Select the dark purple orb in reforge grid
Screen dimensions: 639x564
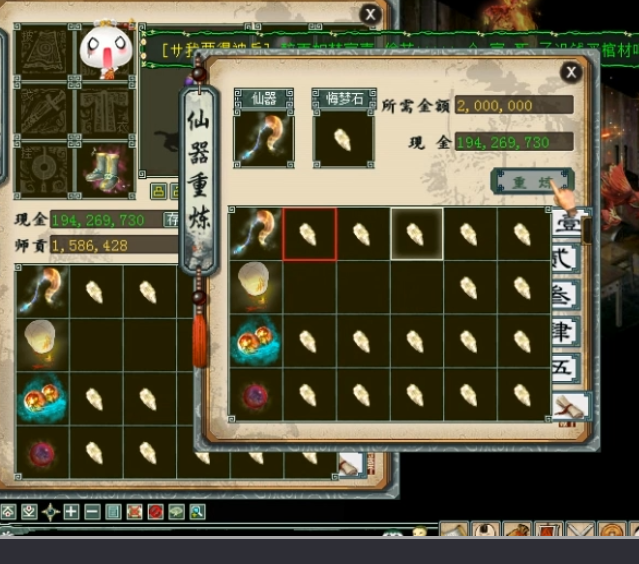tap(255, 394)
